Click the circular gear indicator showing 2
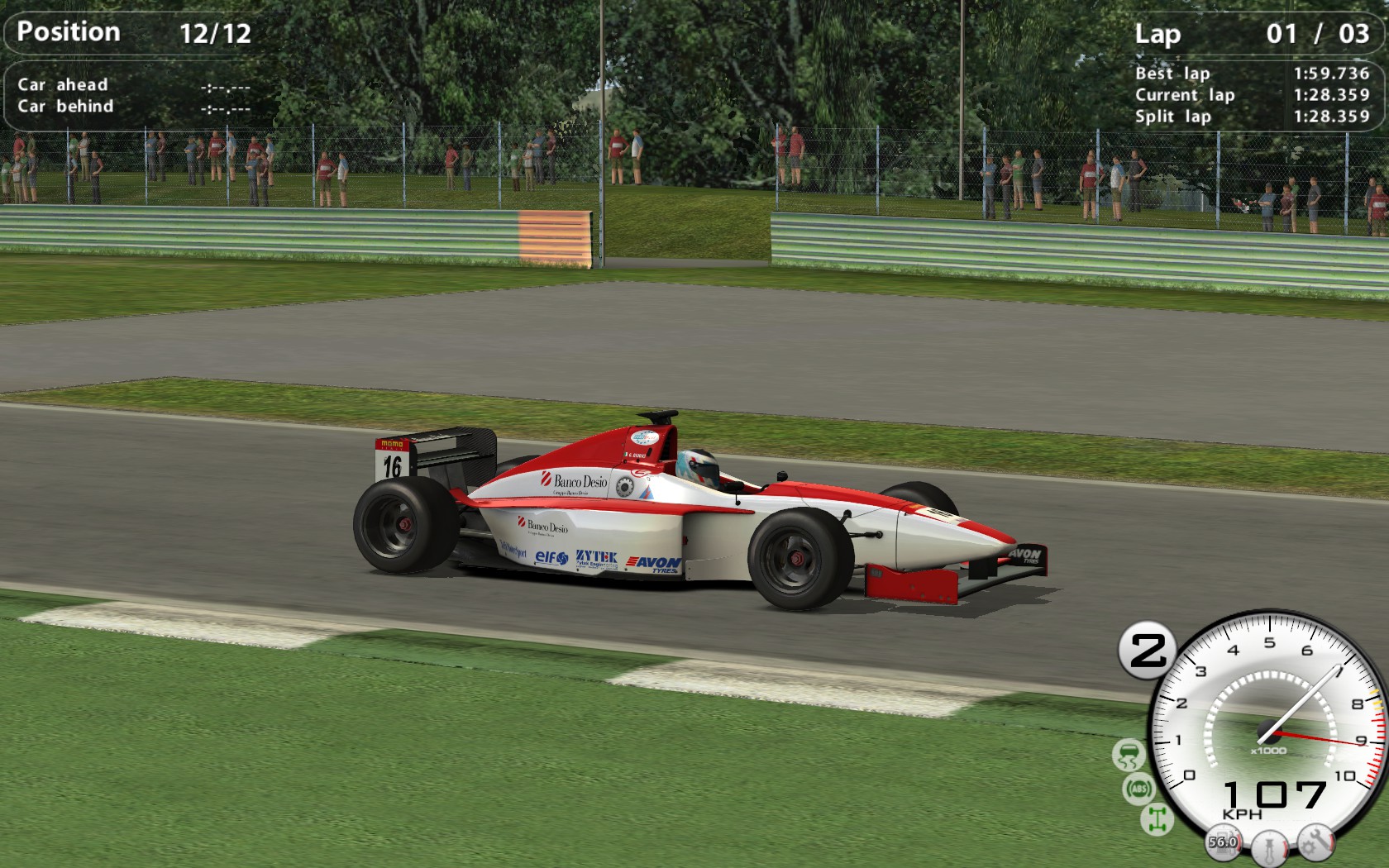The width and height of the screenshot is (1389, 868). click(1148, 648)
